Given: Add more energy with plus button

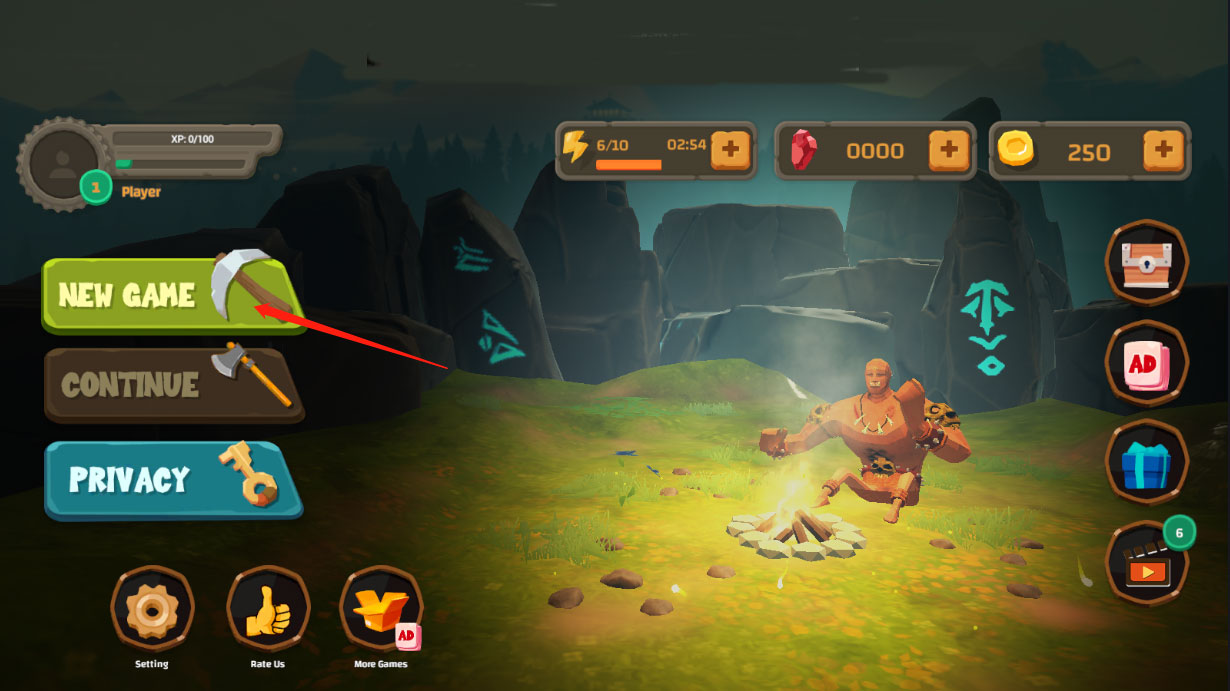Looking at the screenshot, I should coord(731,150).
